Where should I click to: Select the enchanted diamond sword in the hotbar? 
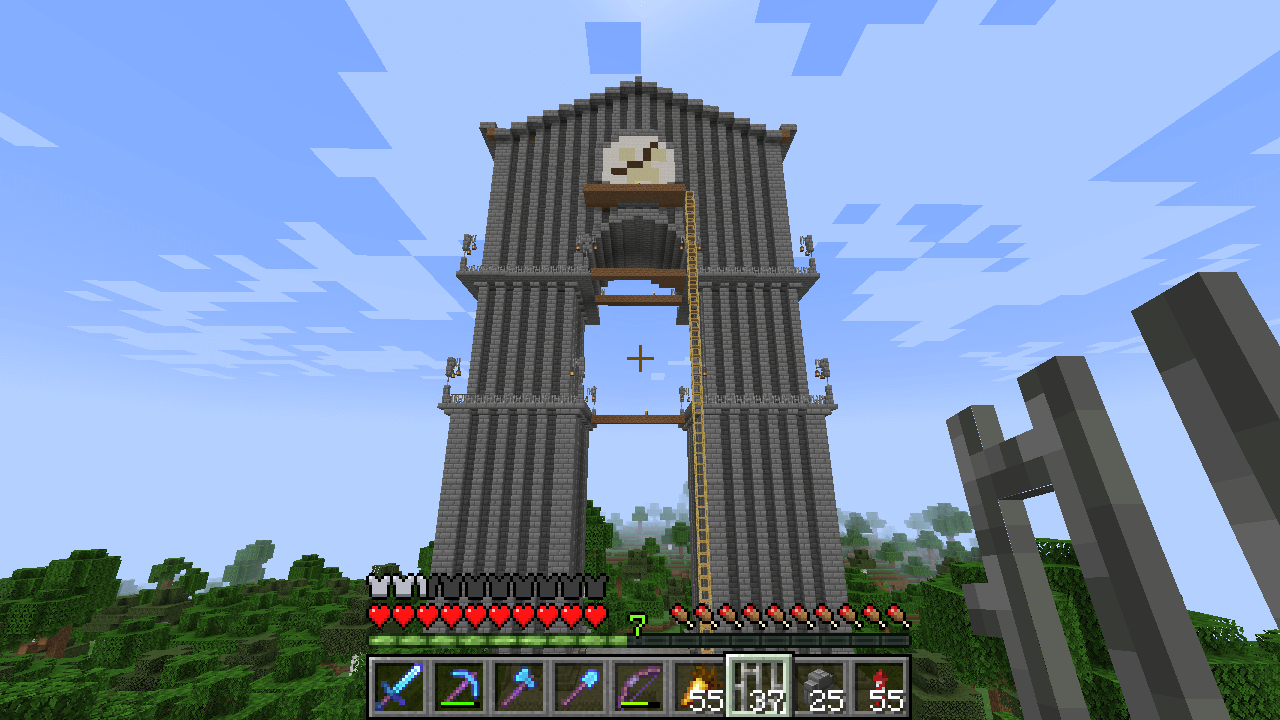tap(400, 685)
